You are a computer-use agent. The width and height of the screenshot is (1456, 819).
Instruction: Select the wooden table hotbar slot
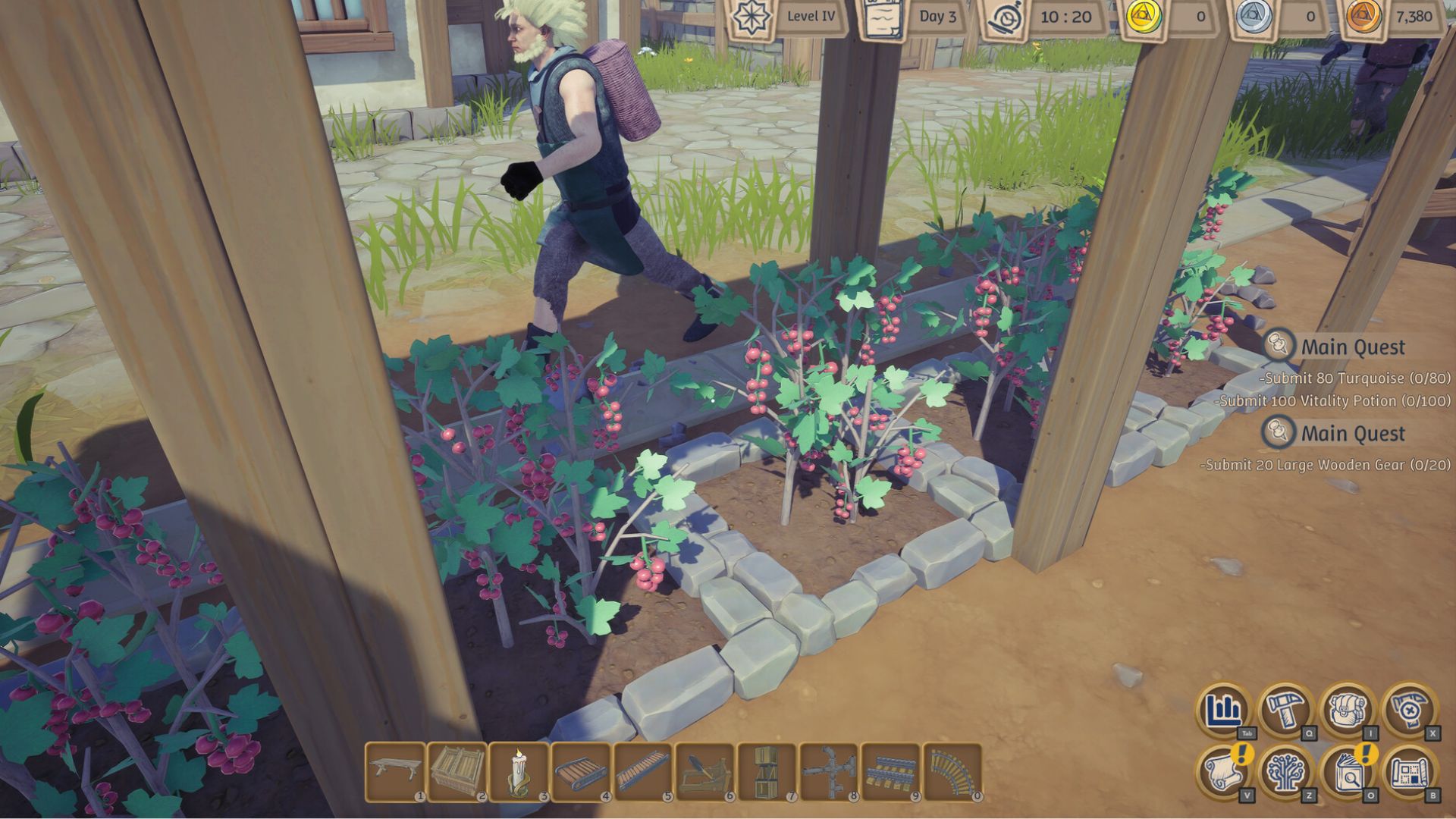[x=395, y=771]
